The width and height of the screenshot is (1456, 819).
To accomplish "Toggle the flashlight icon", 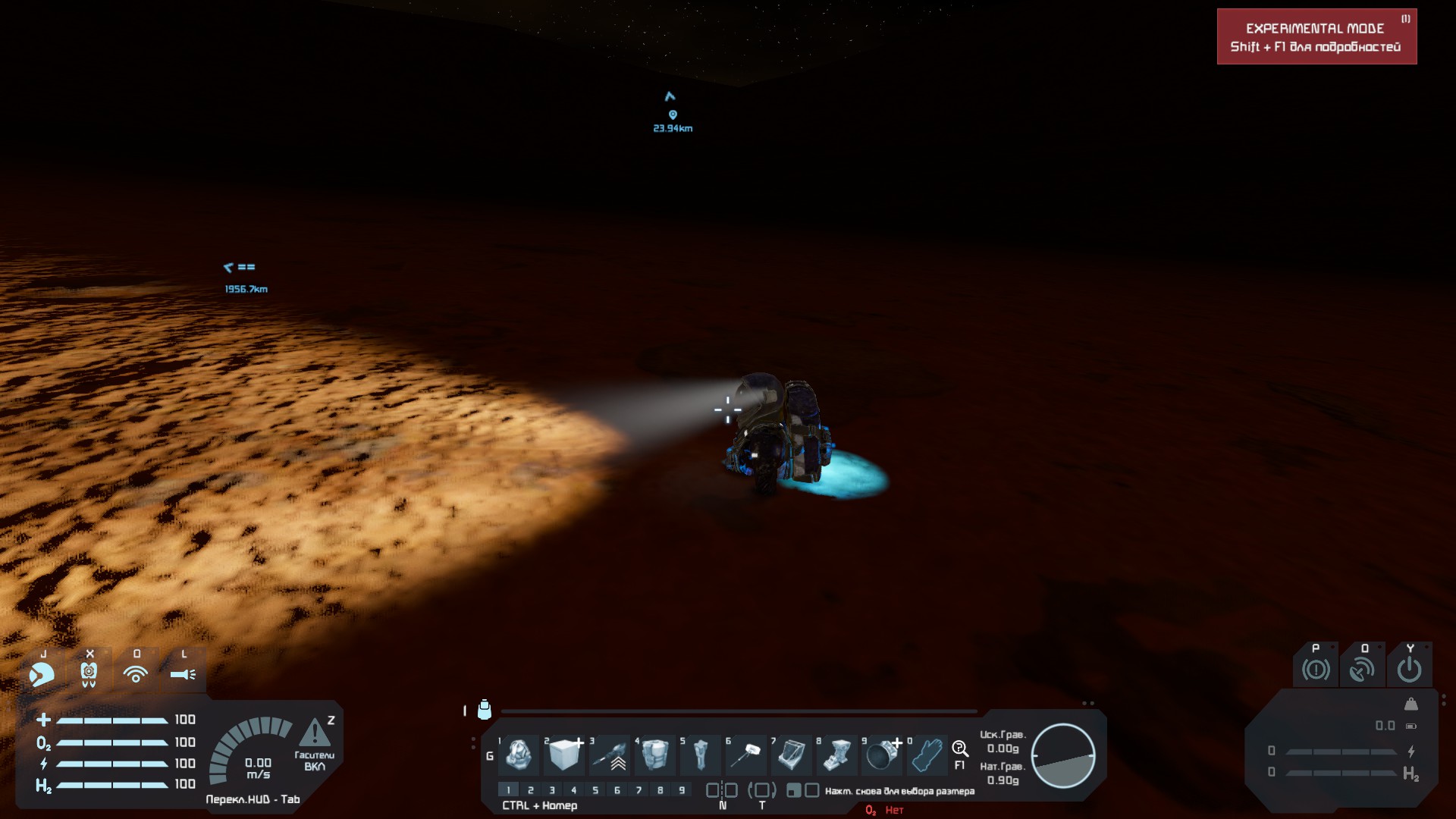I will tap(183, 673).
